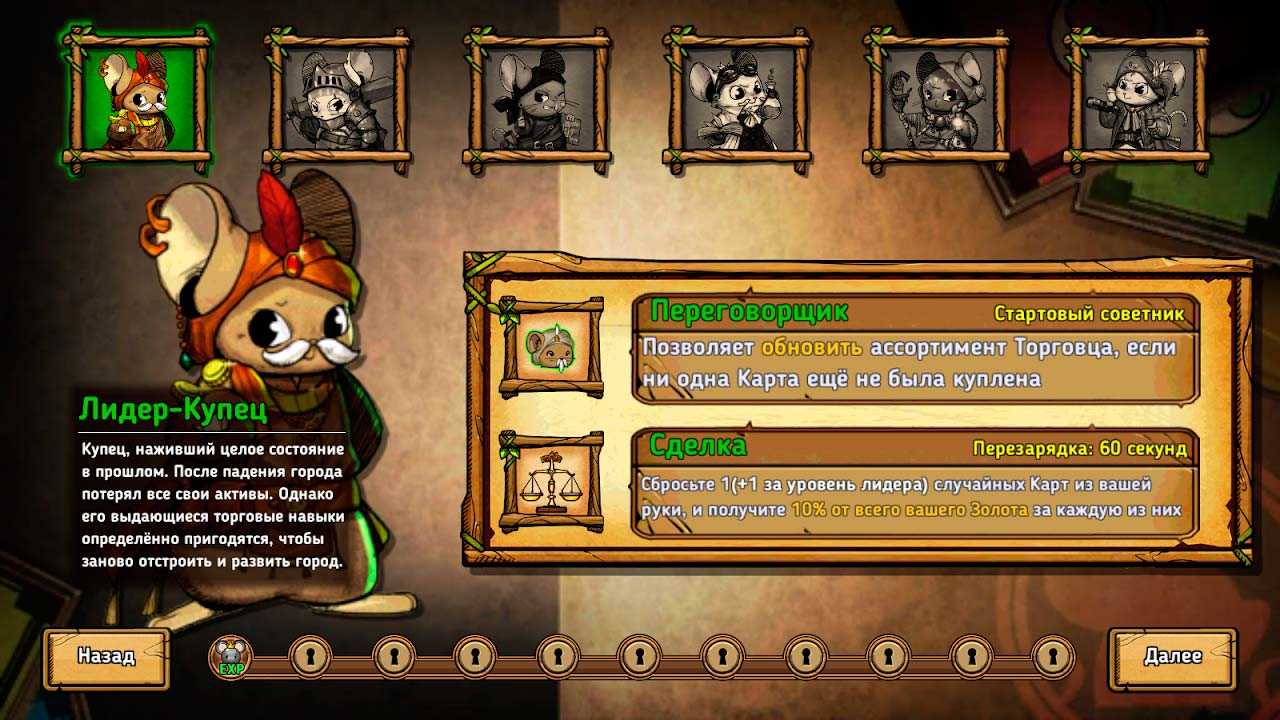Pick the bandana-wearing mouse leader
1280x720 pixels.
click(x=537, y=99)
